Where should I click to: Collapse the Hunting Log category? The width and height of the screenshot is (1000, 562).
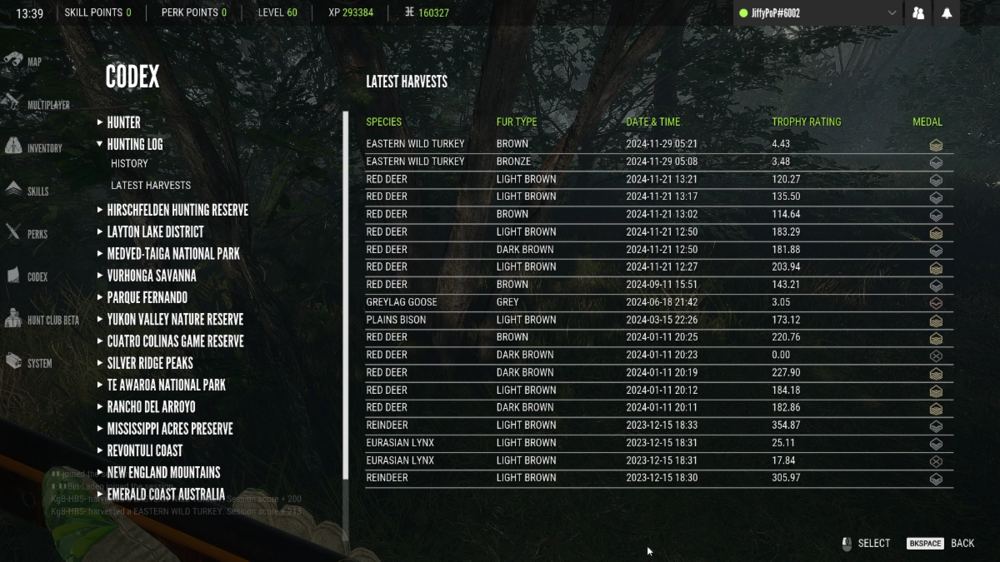pos(134,144)
